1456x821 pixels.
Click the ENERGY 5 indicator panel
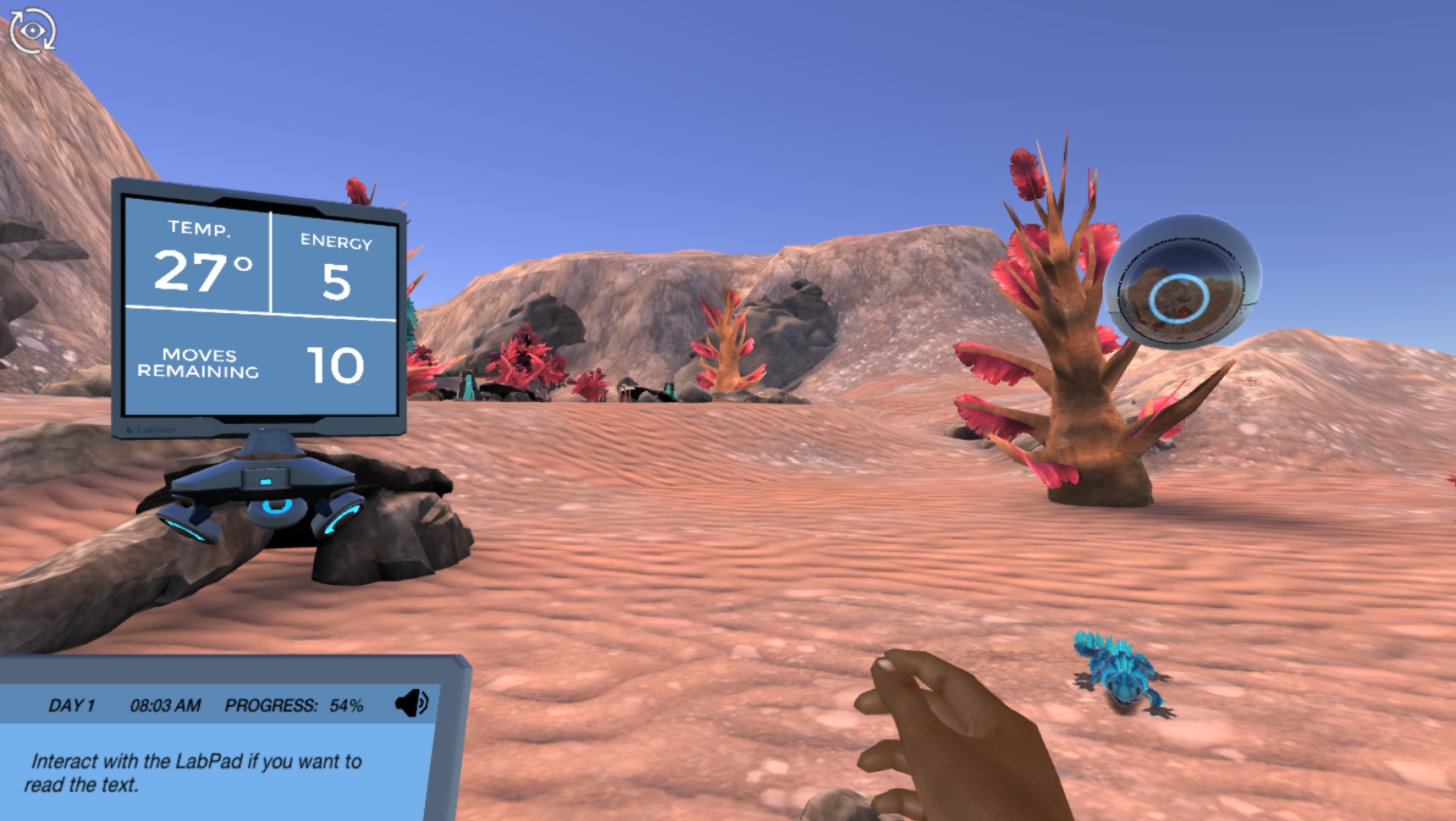click(337, 267)
